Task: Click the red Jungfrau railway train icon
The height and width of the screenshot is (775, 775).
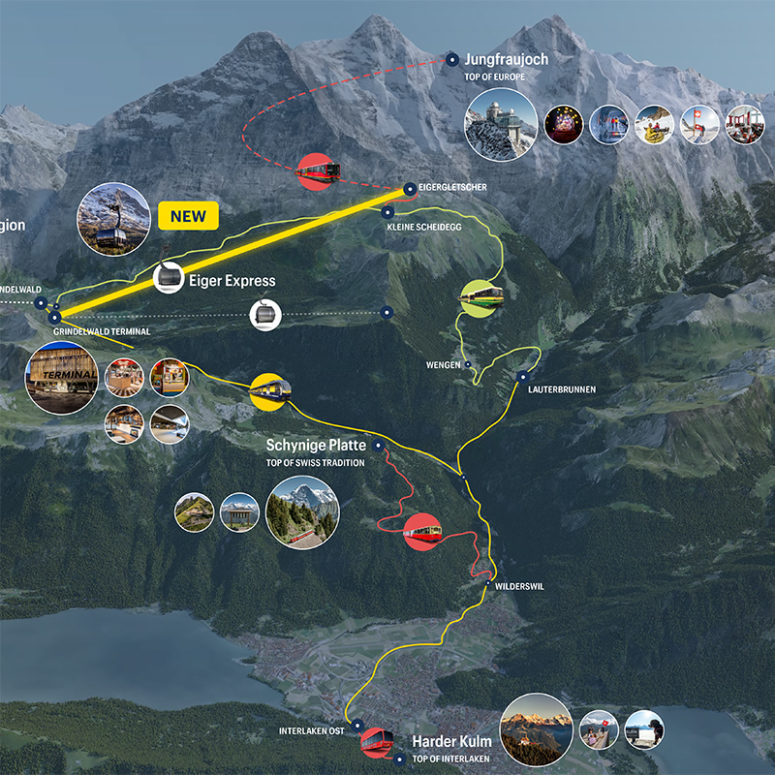Action: point(319,171)
